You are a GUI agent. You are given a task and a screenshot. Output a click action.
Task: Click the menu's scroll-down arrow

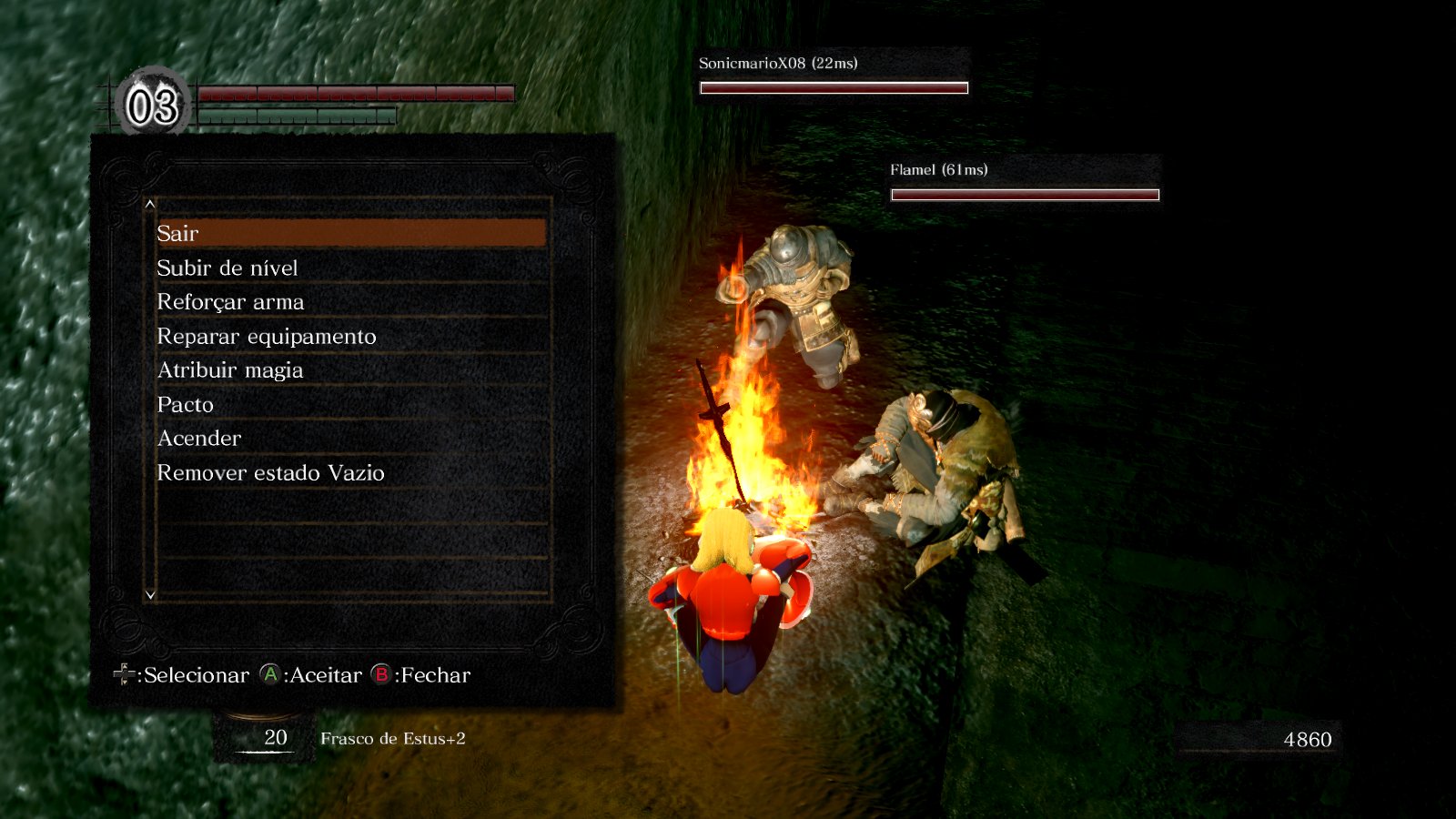(x=150, y=595)
